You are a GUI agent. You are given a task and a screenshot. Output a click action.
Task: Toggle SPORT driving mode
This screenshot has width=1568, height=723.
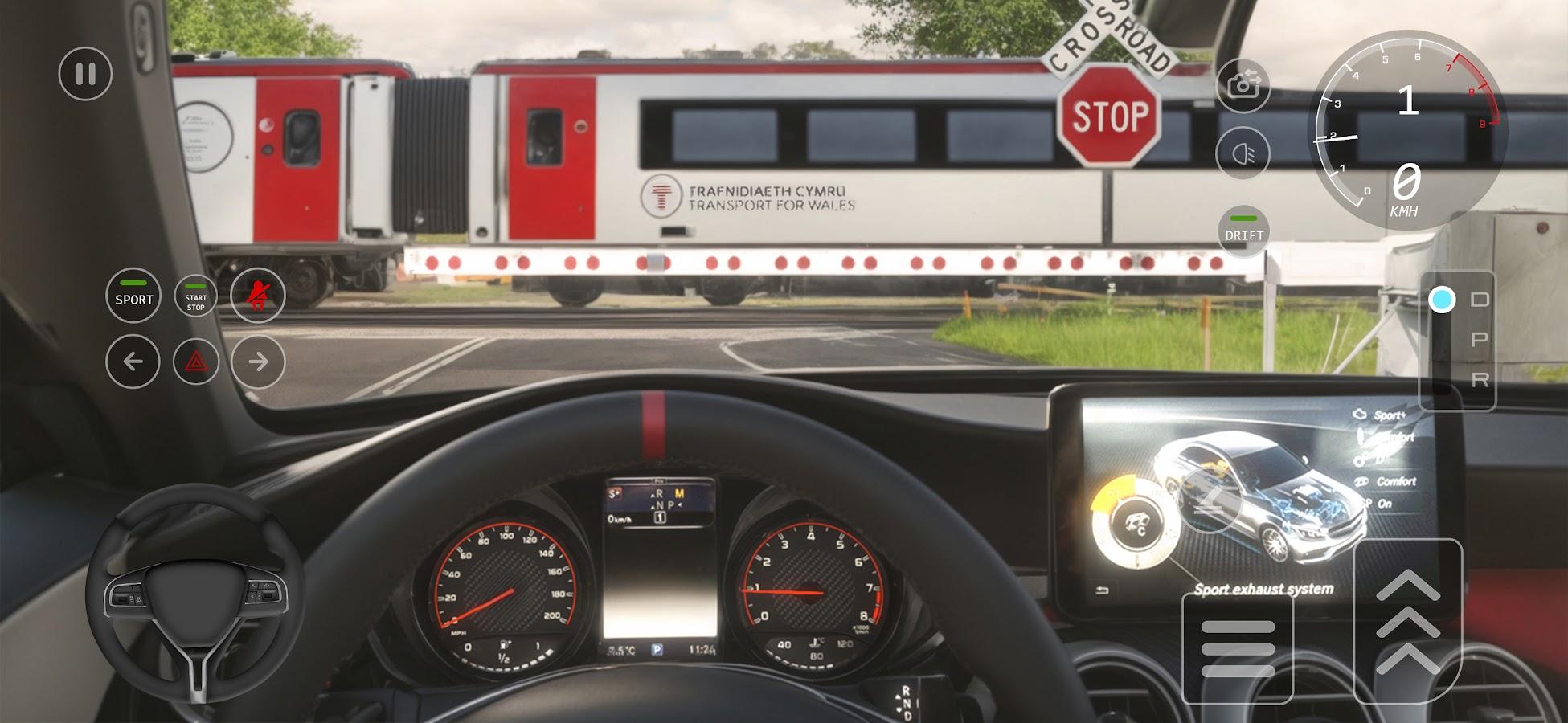(133, 296)
